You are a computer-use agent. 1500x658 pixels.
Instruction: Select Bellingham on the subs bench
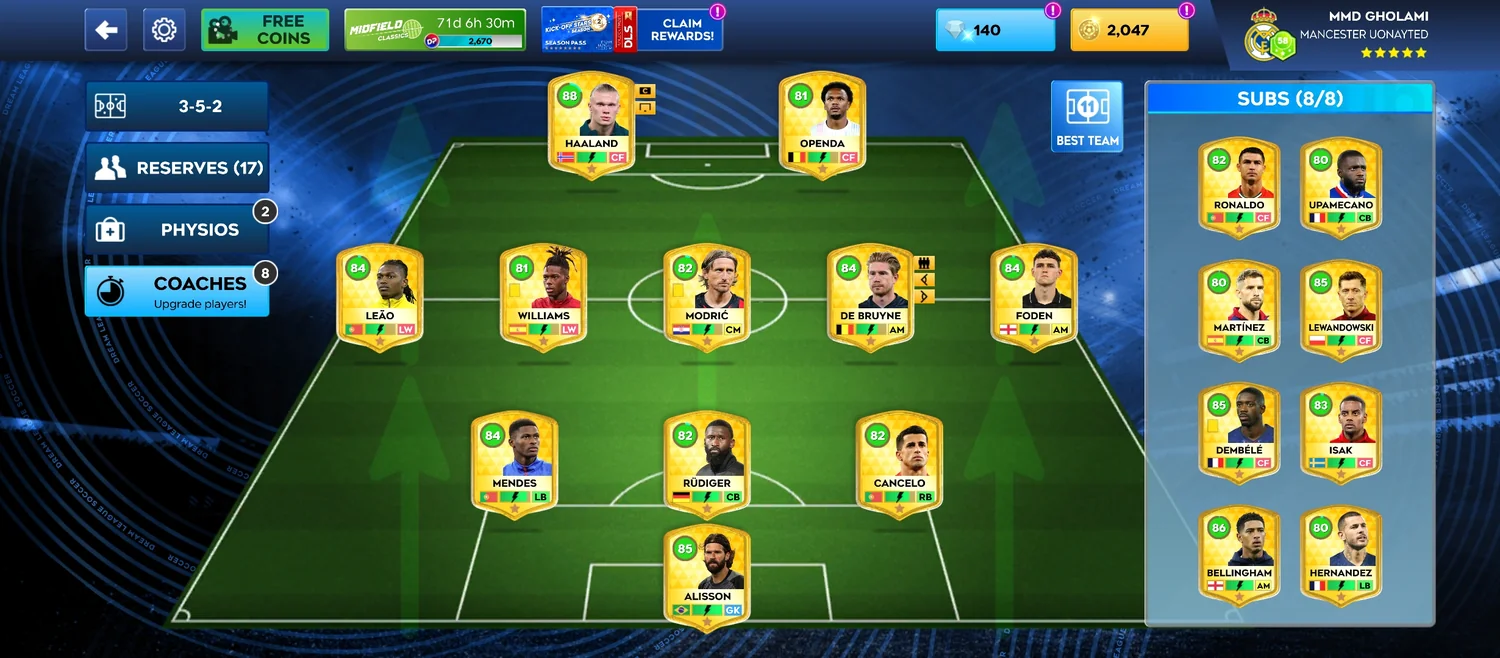tap(1239, 555)
